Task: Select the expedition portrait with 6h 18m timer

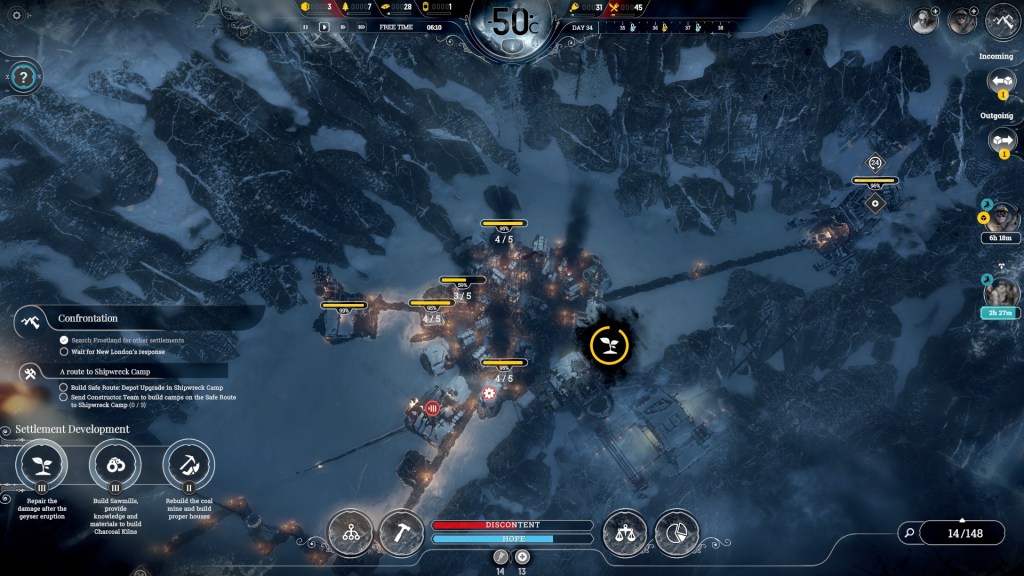Action: tap(1000, 217)
